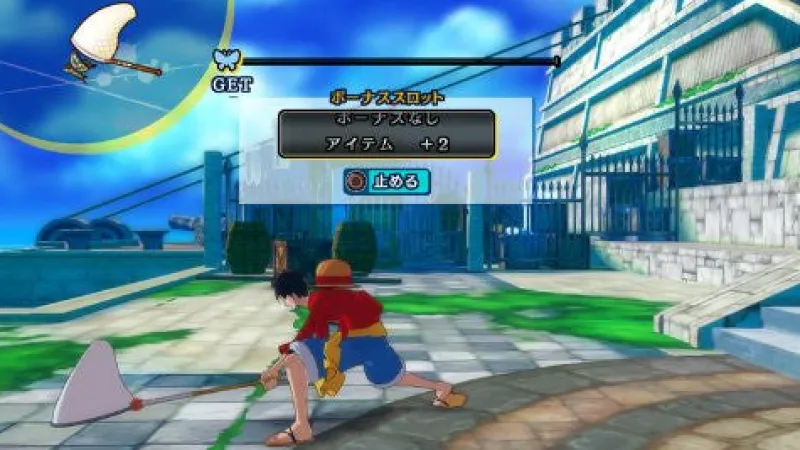This screenshot has height=450, width=800.
Task: Select the アイテム +2 bonus slot row
Action: point(387,144)
